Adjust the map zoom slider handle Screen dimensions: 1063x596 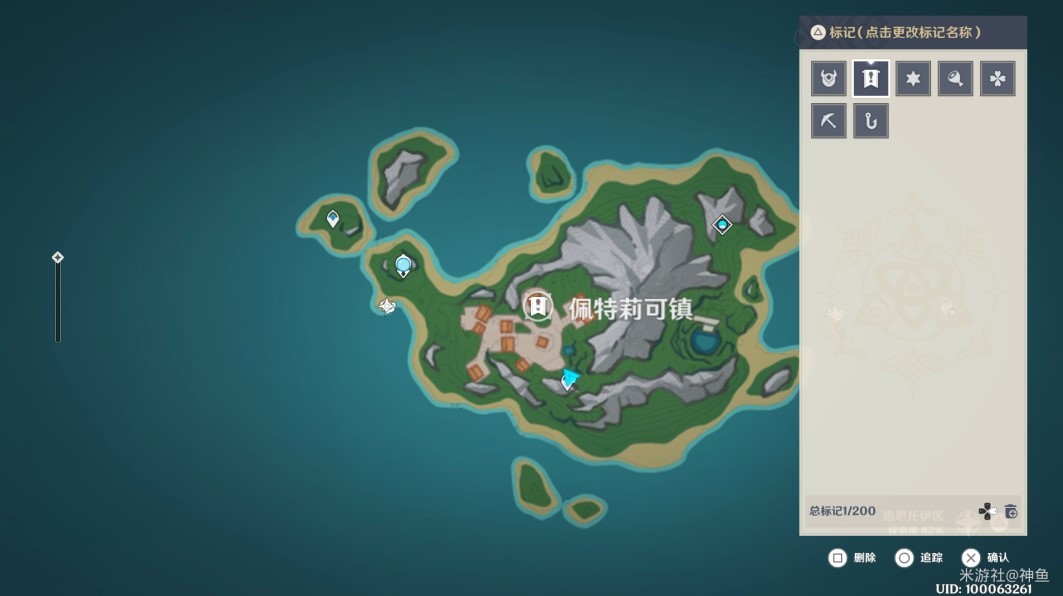58,257
